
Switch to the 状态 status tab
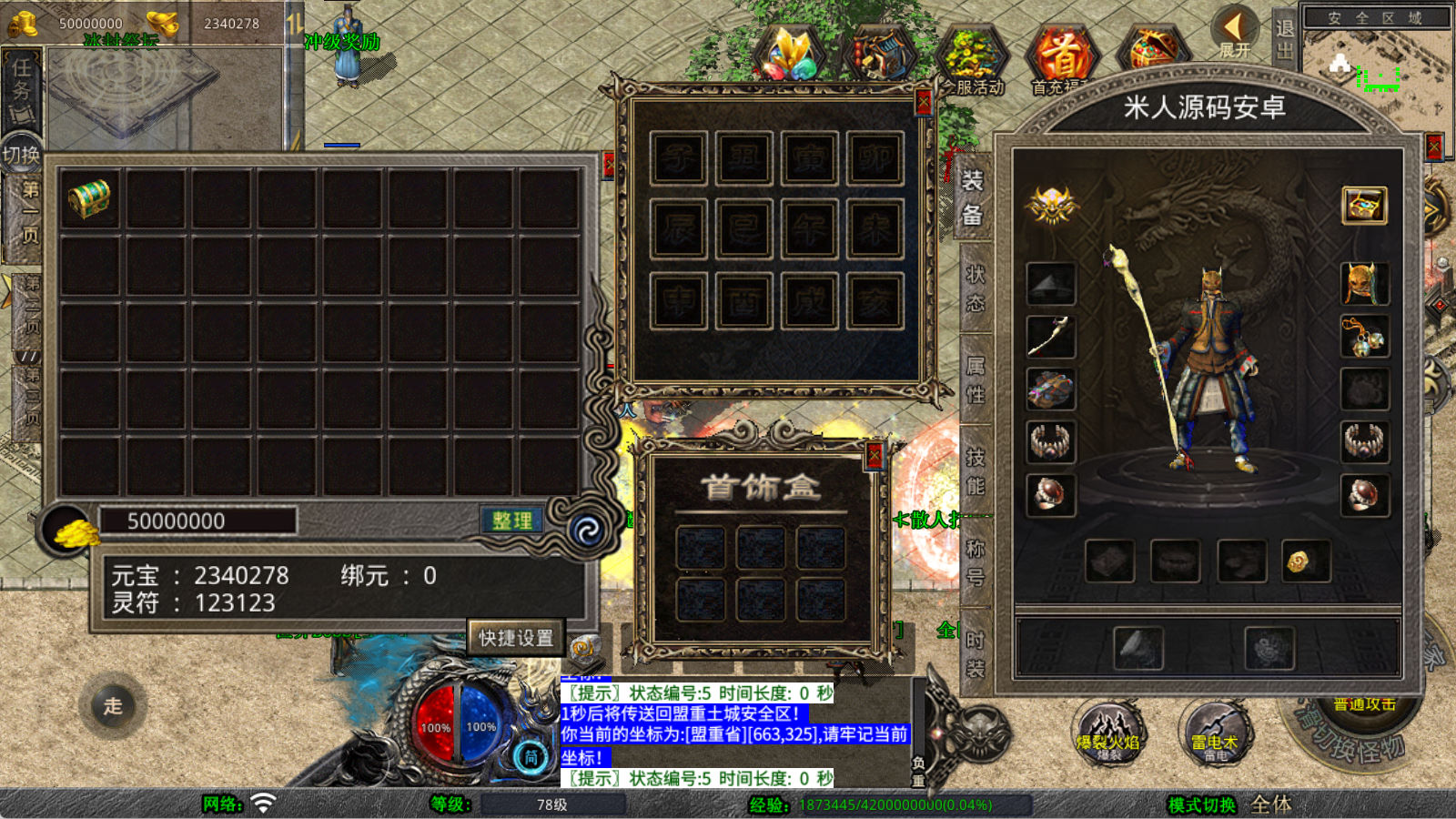click(x=975, y=288)
